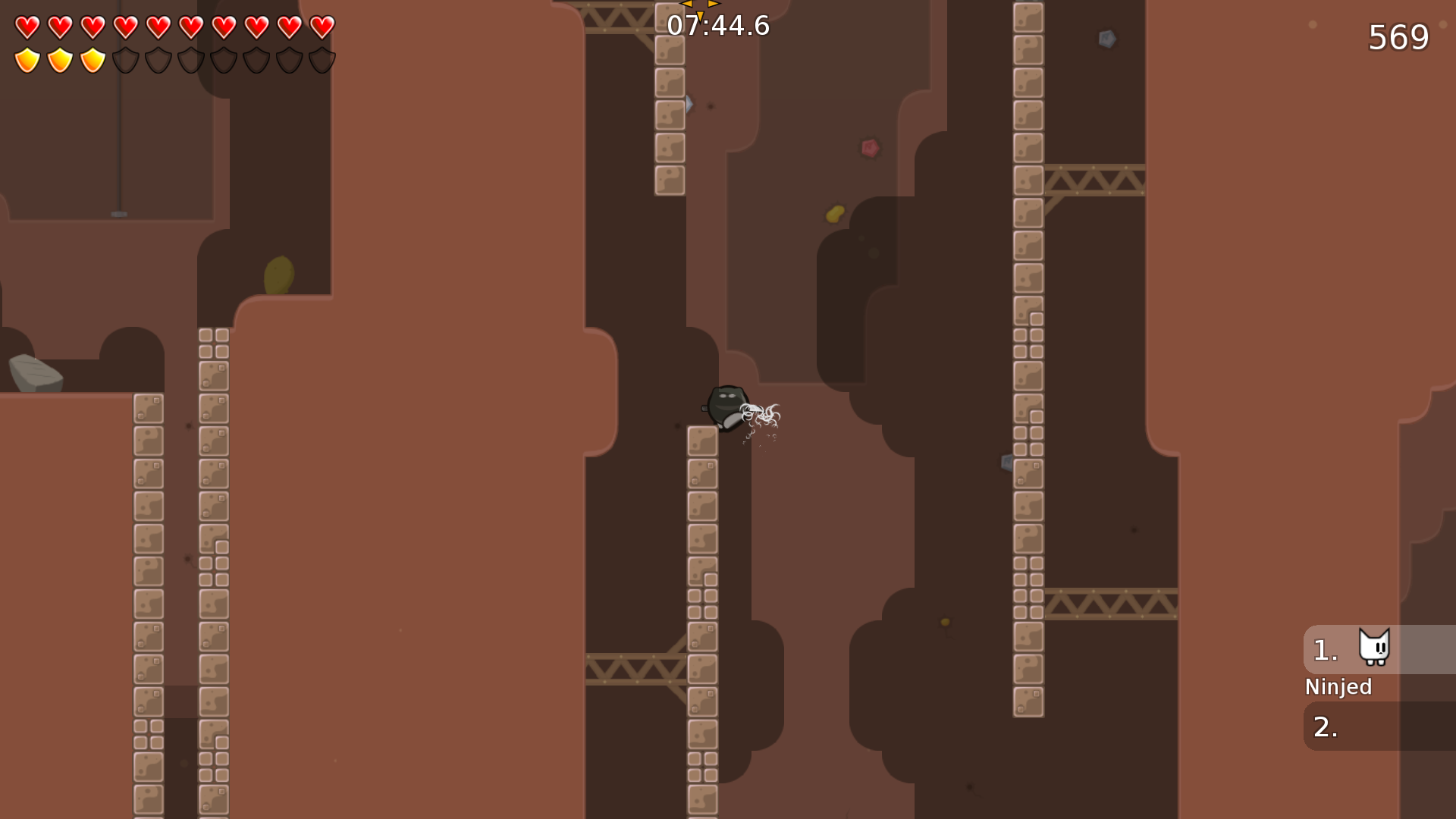The width and height of the screenshot is (1456, 819).
Task: Select the last red heart on the HUD
Action: [321, 25]
